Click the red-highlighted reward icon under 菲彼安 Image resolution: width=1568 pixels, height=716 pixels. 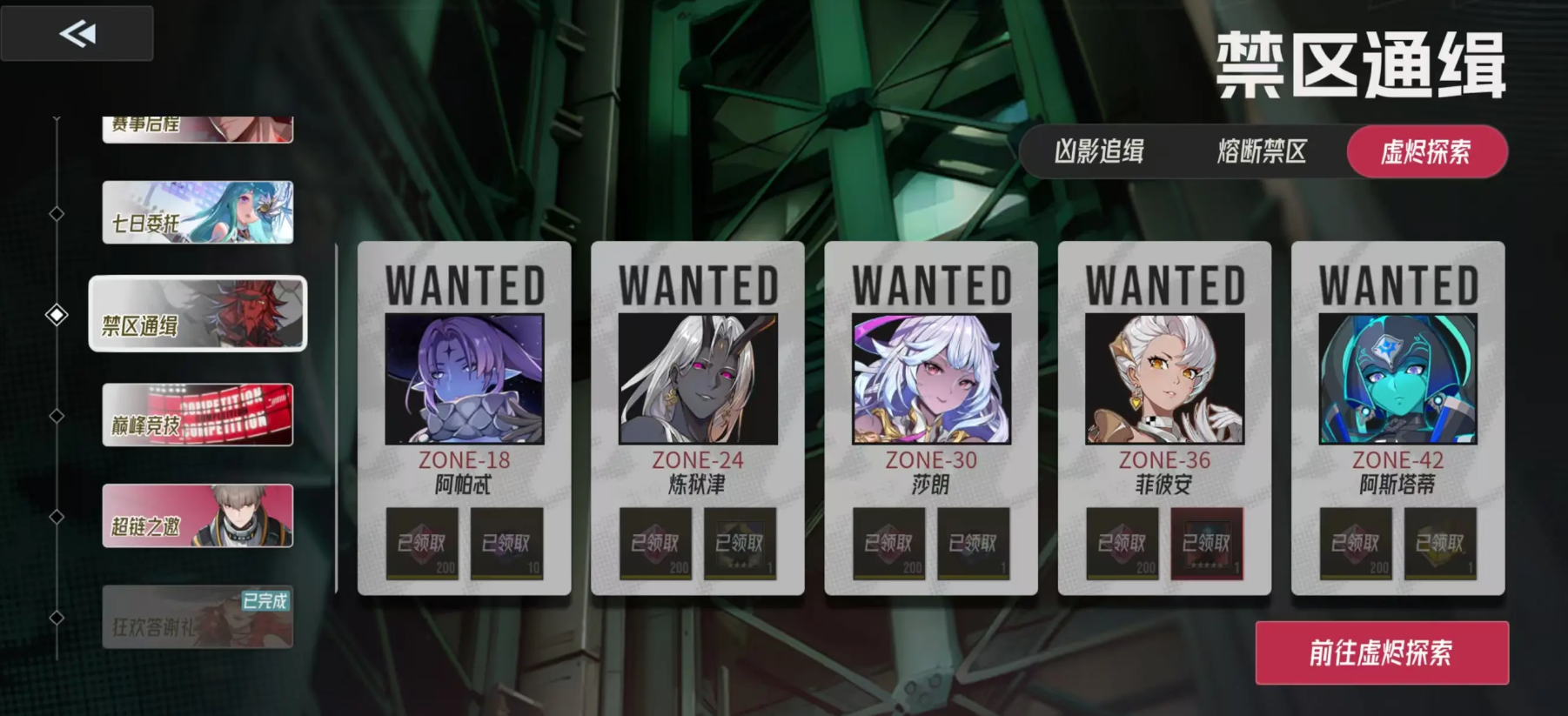pyautogui.click(x=1210, y=545)
